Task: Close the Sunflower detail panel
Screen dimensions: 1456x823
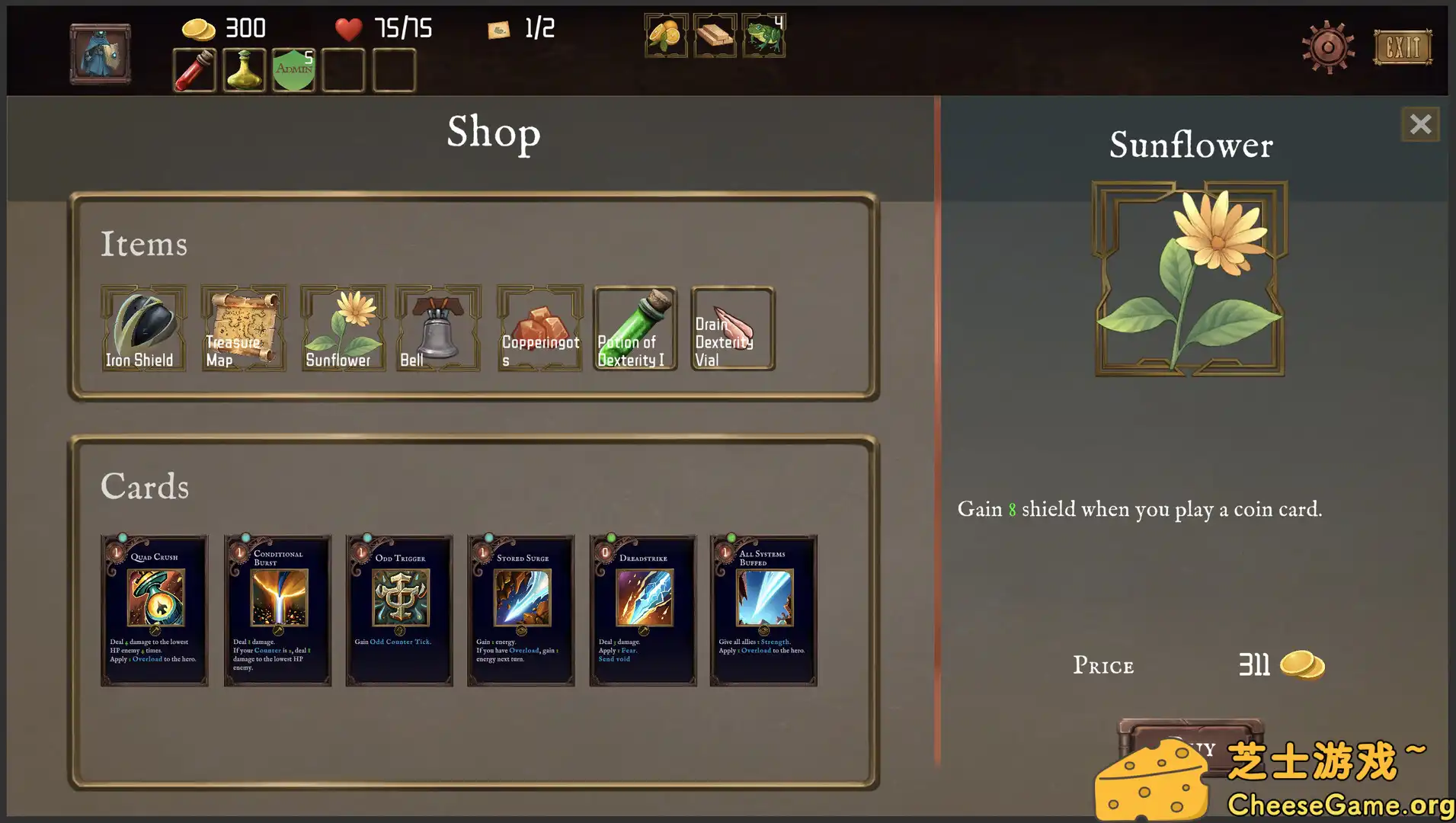Action: pos(1419,124)
